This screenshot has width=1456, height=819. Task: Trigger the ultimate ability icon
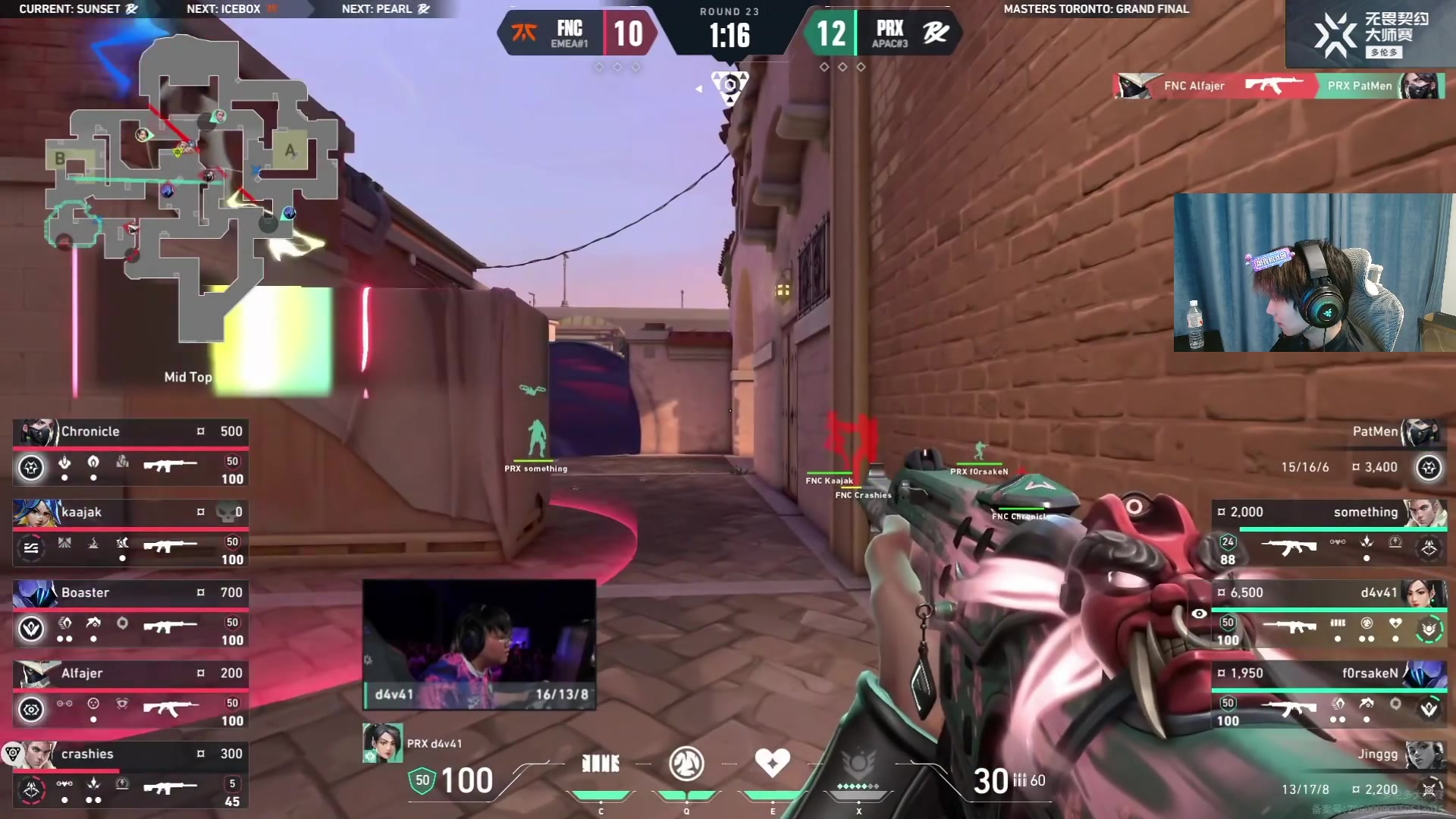858,766
